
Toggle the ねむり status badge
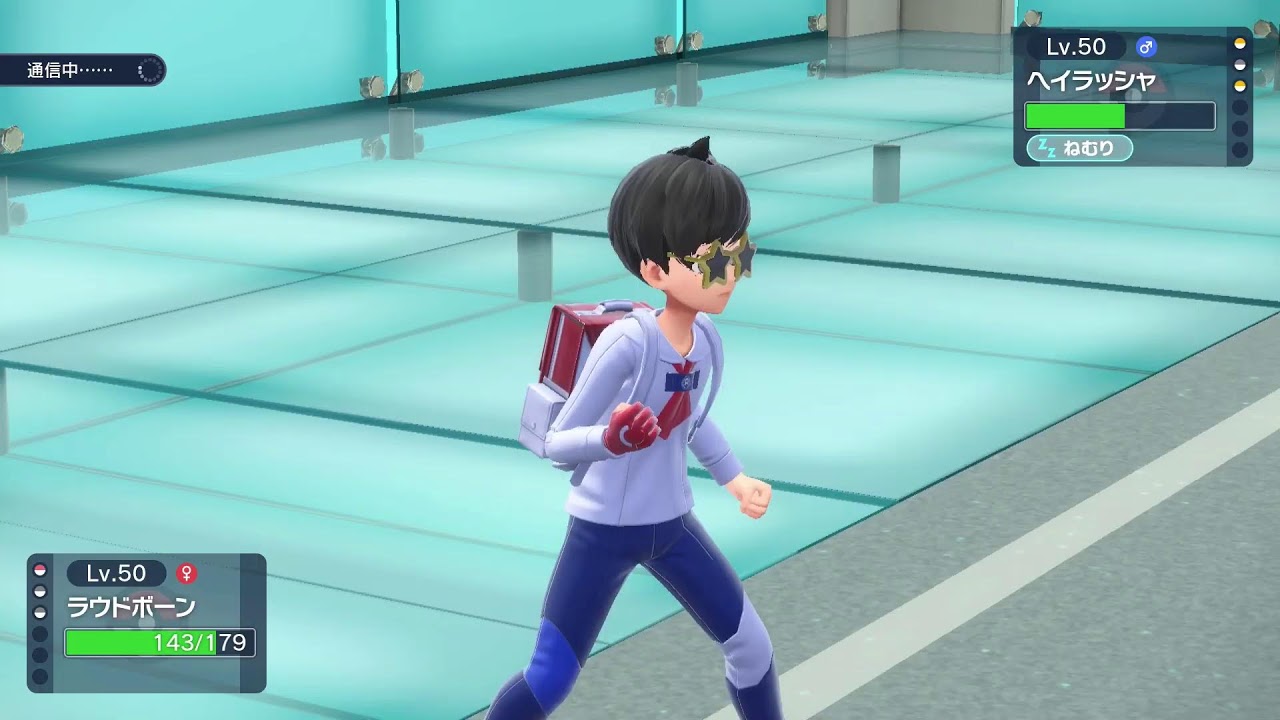coord(1078,146)
